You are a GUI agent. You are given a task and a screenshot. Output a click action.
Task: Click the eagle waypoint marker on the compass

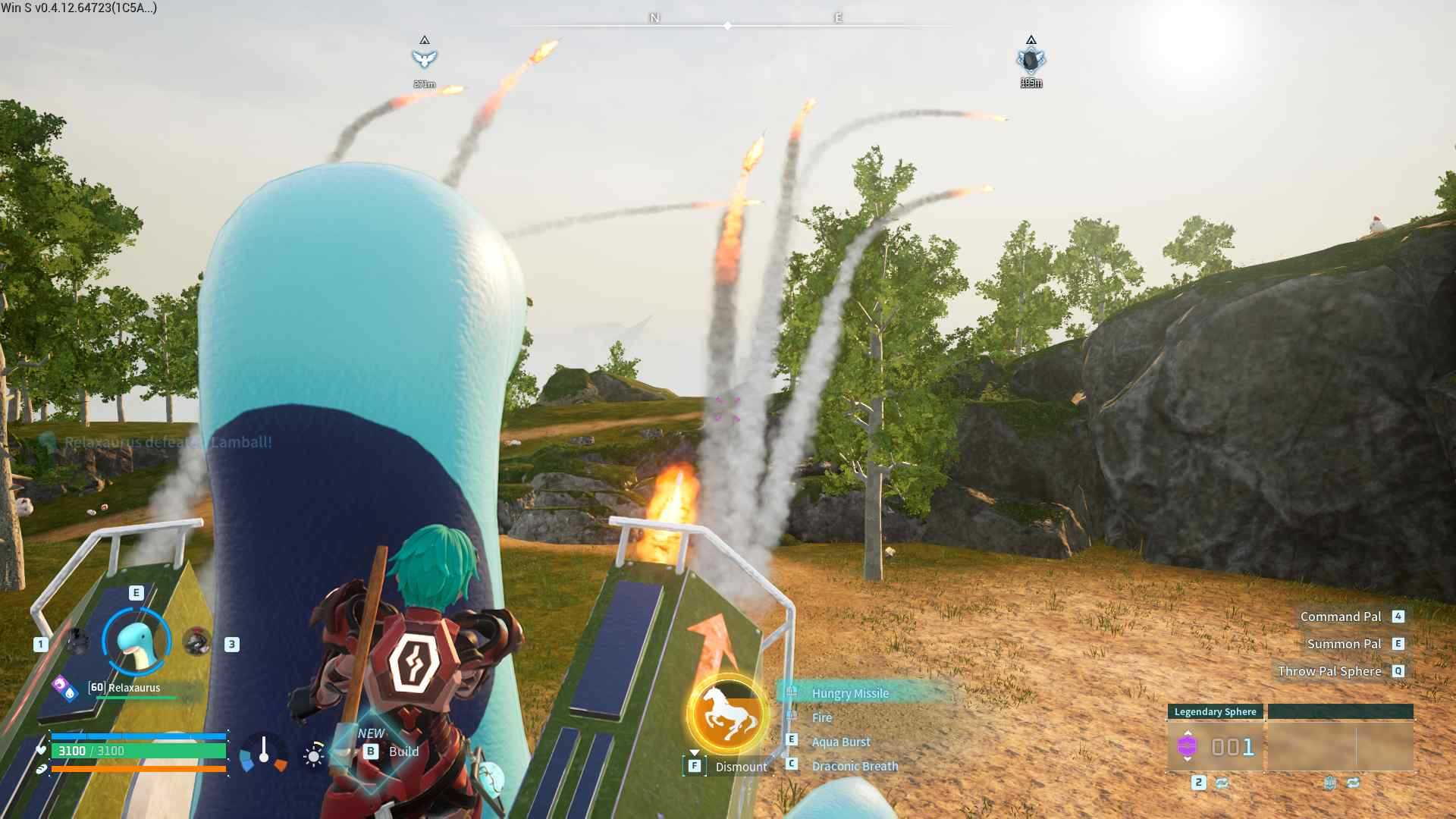[x=425, y=55]
